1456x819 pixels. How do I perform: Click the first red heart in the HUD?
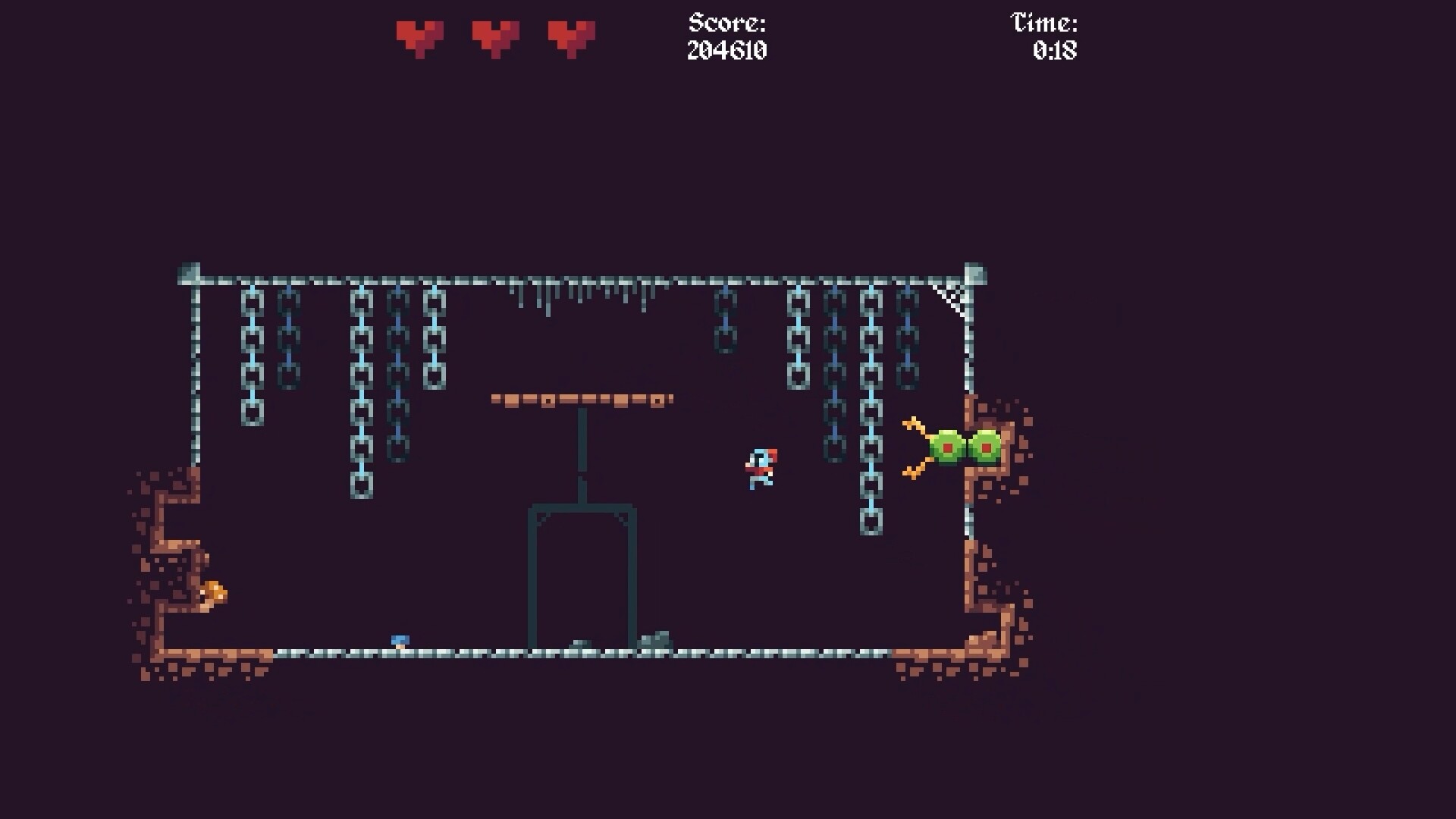(420, 36)
